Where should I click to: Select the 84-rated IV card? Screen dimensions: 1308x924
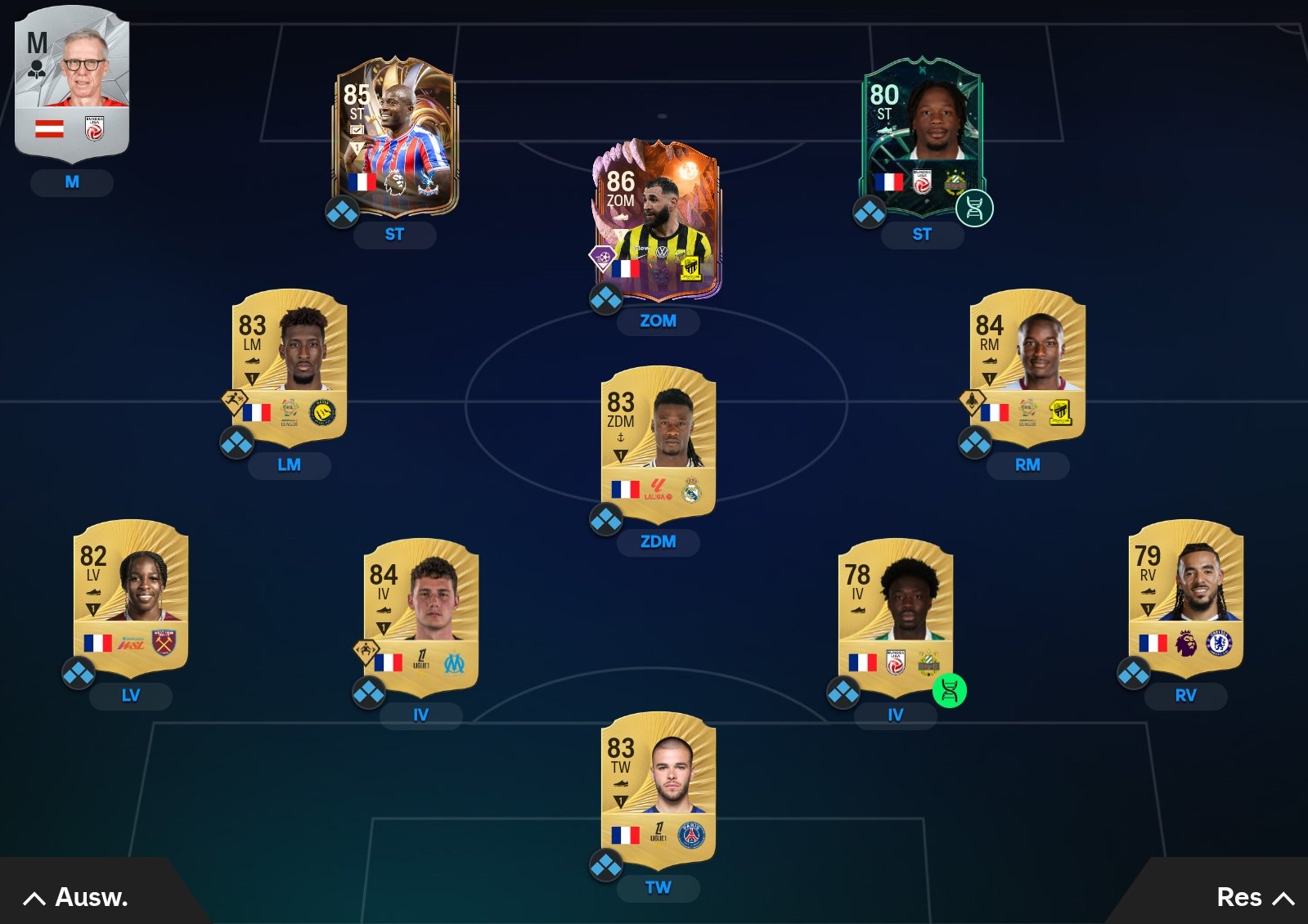tap(420, 615)
